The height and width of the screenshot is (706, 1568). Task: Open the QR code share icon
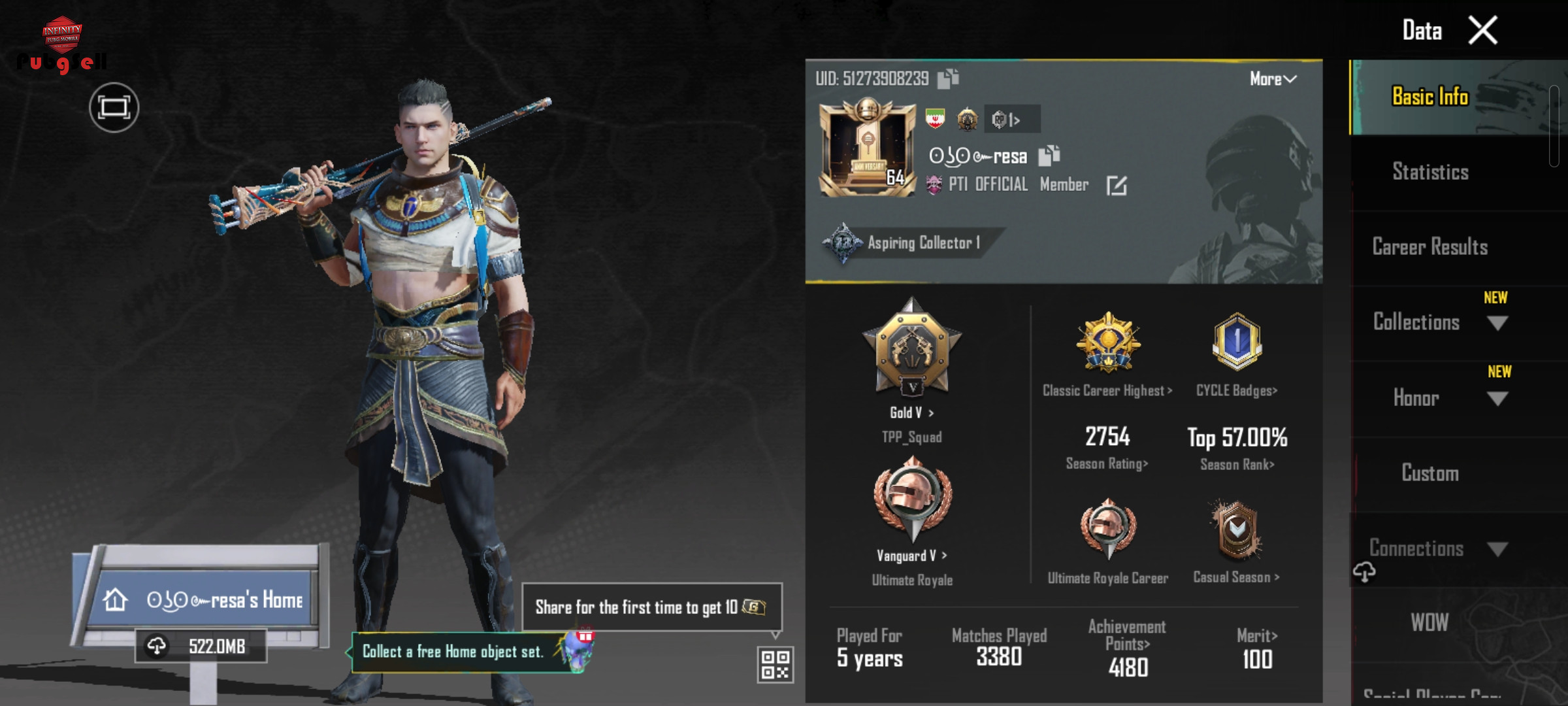point(775,664)
